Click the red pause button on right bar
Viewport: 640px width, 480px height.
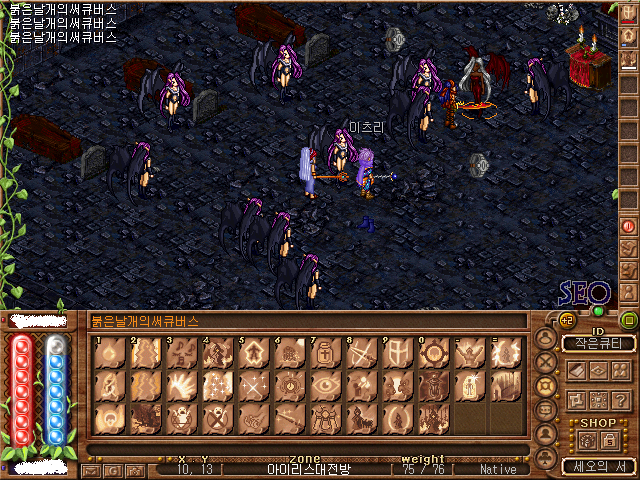coord(628,226)
